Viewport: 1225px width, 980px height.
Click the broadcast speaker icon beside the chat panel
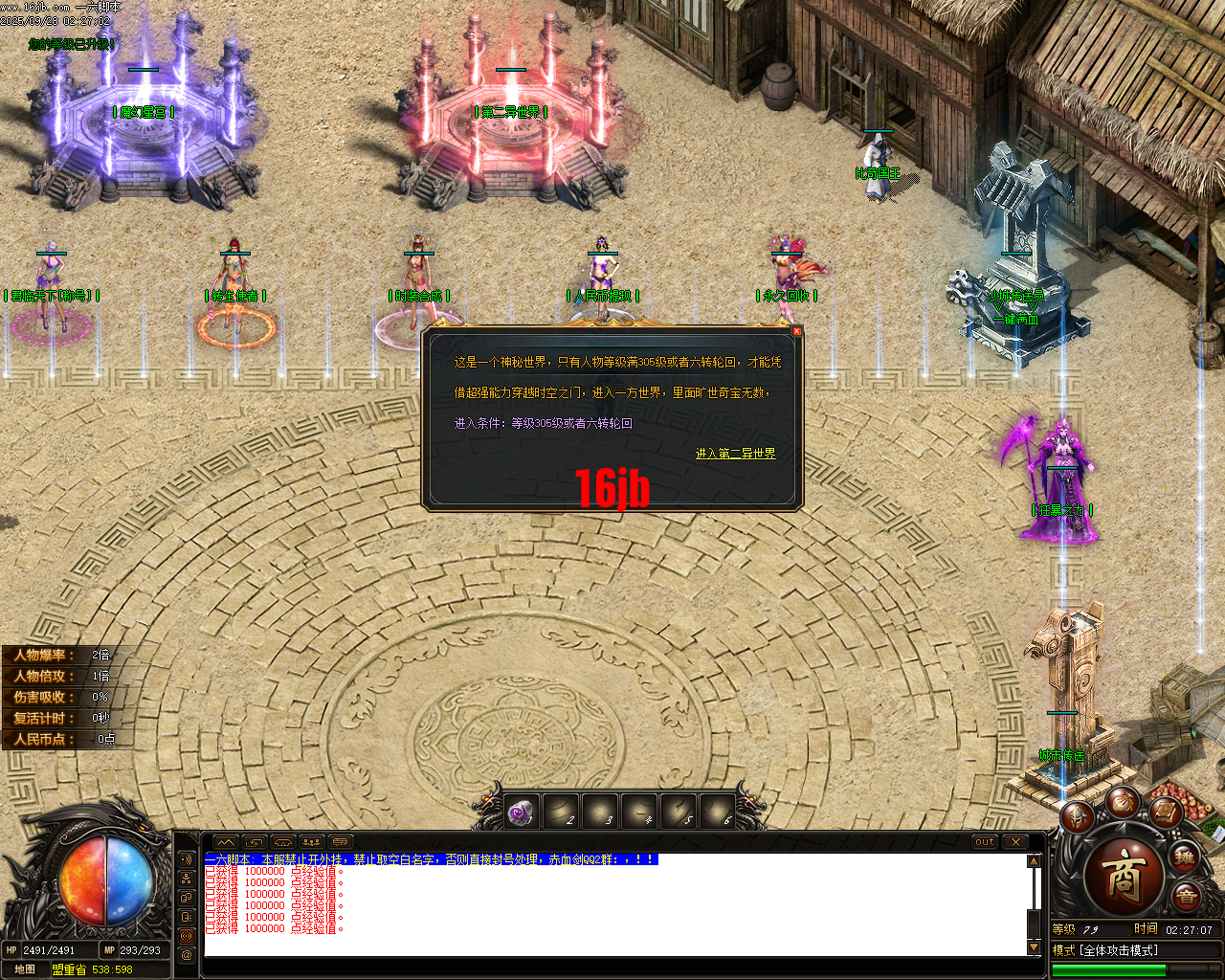click(186, 860)
